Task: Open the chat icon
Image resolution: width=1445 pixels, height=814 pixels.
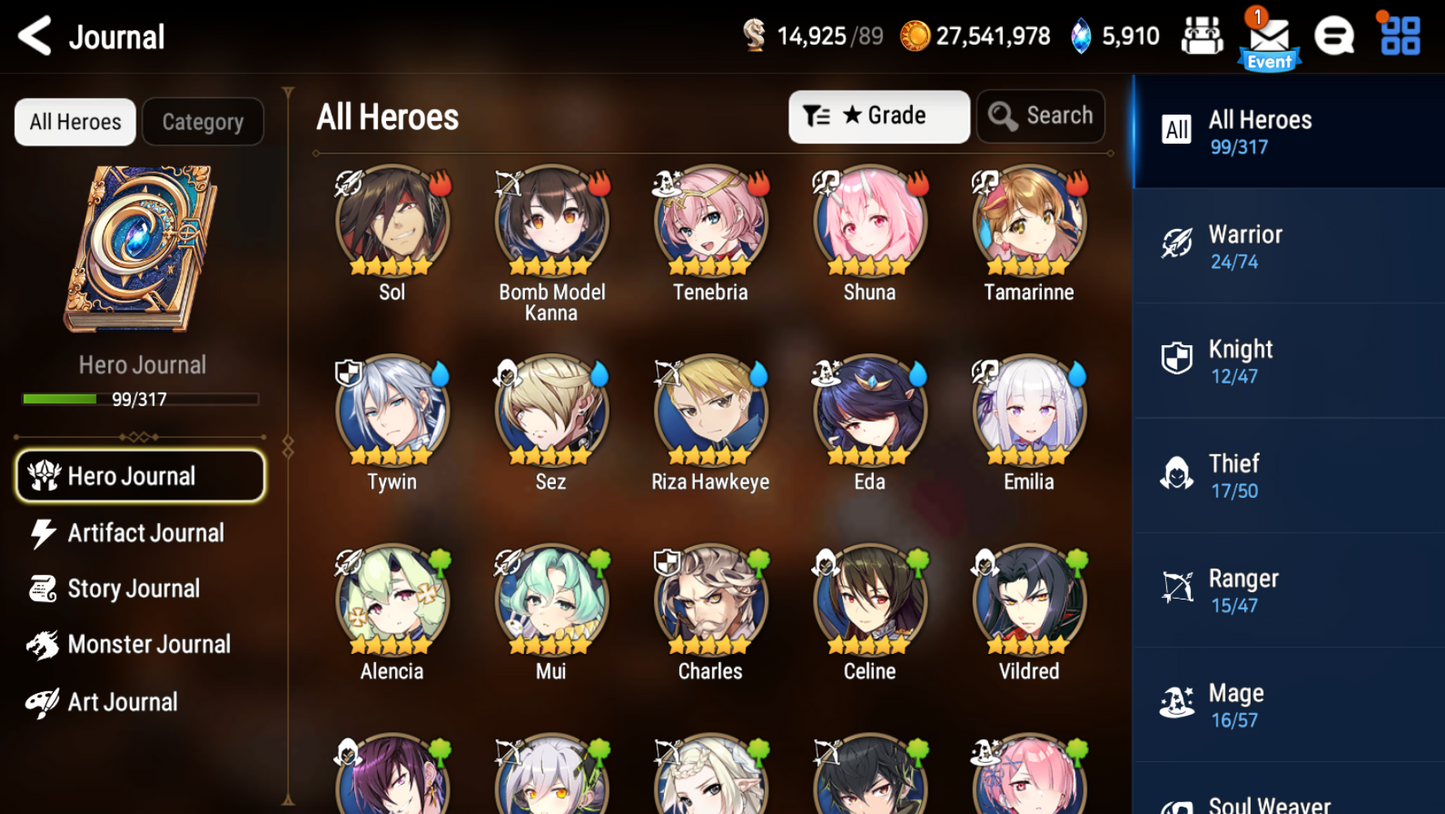Action: click(1335, 36)
